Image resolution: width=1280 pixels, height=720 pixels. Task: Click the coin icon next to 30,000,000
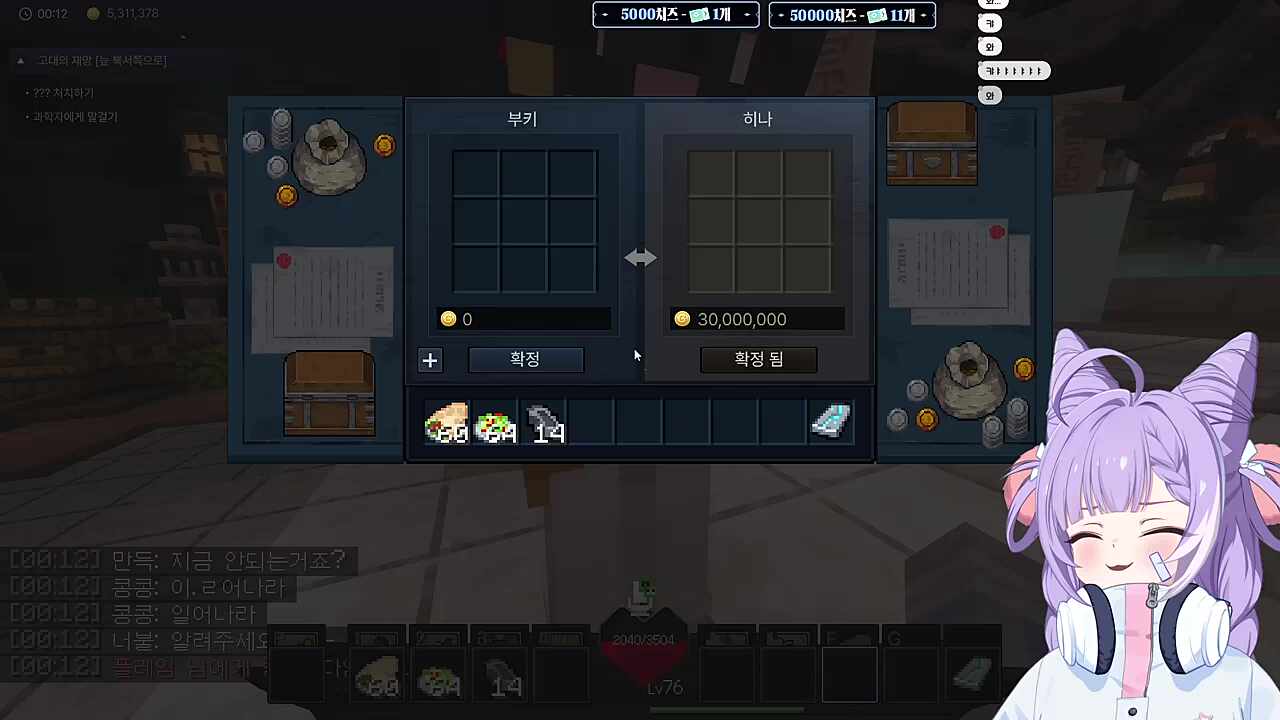[682, 318]
